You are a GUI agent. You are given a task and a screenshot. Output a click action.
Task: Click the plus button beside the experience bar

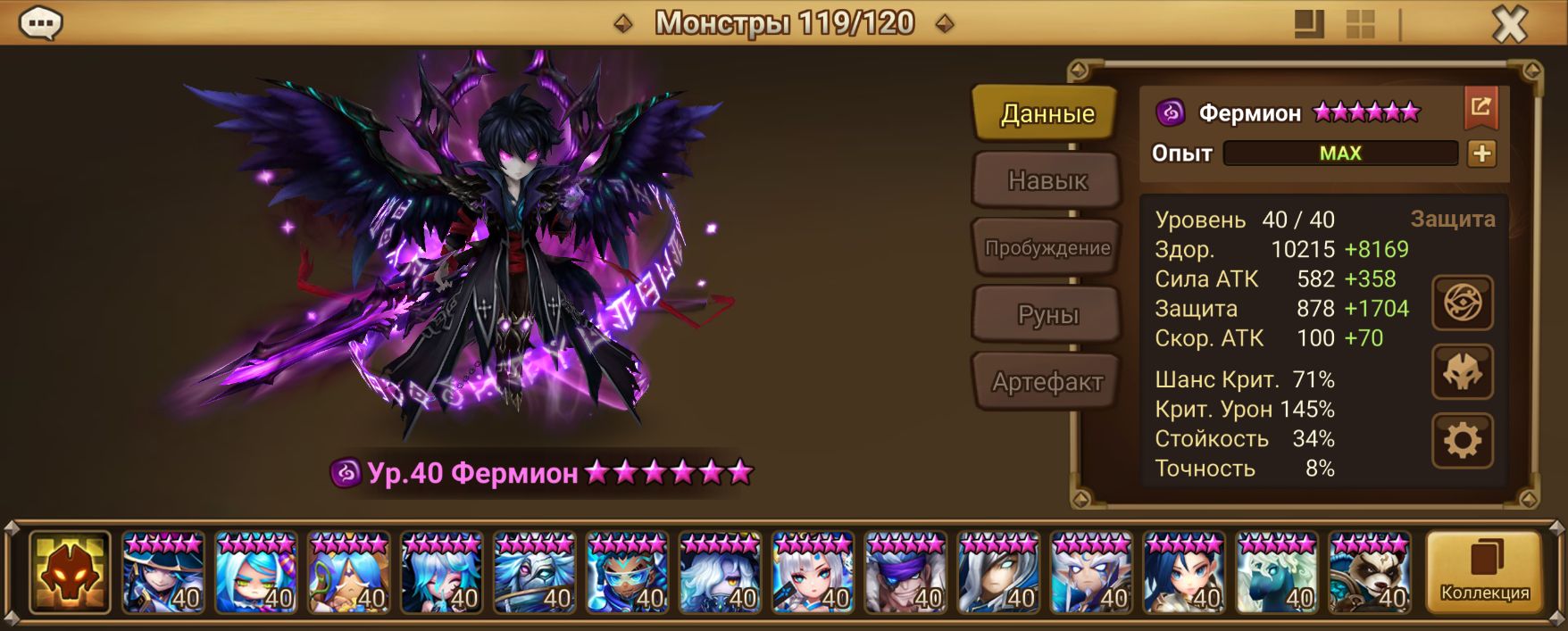pyautogui.click(x=1481, y=154)
